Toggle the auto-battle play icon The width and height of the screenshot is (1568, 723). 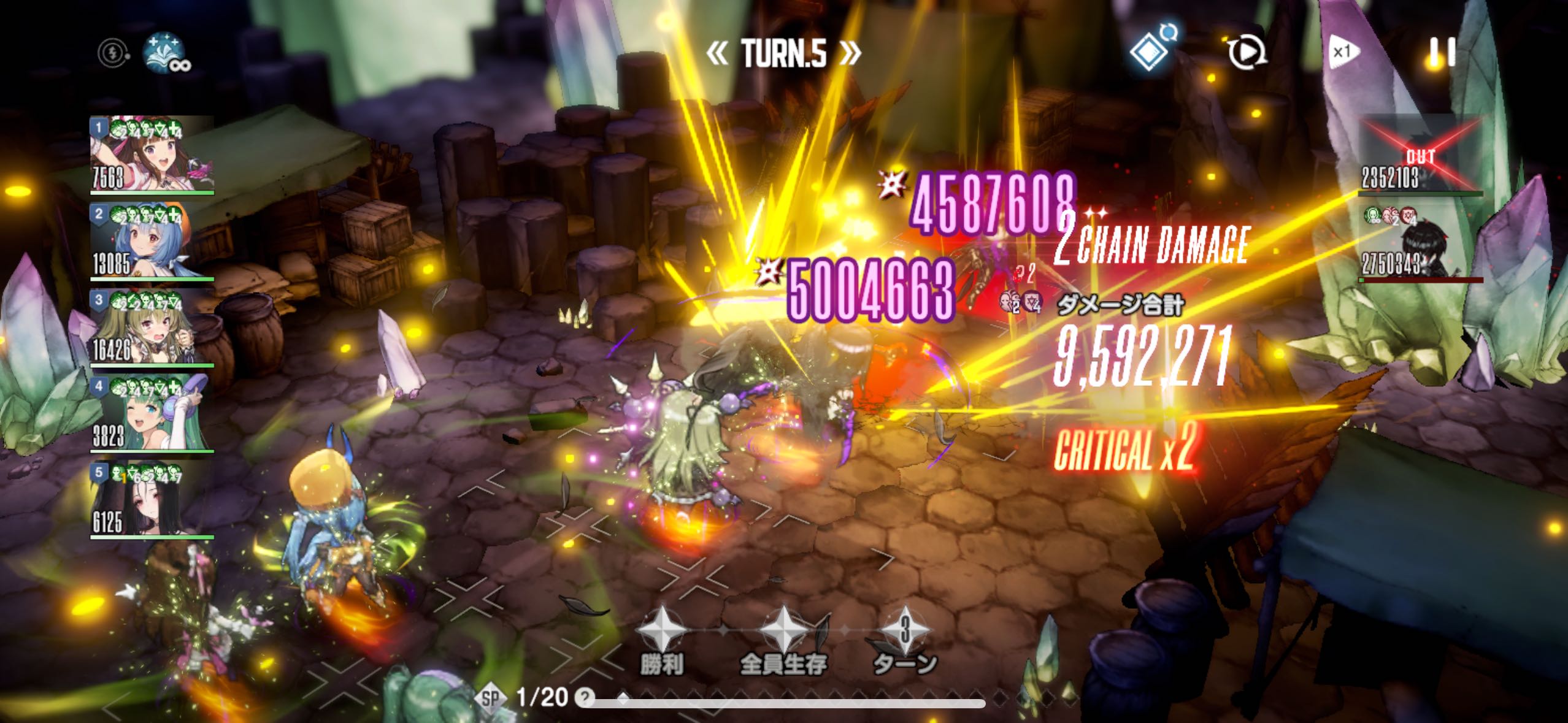1247,52
